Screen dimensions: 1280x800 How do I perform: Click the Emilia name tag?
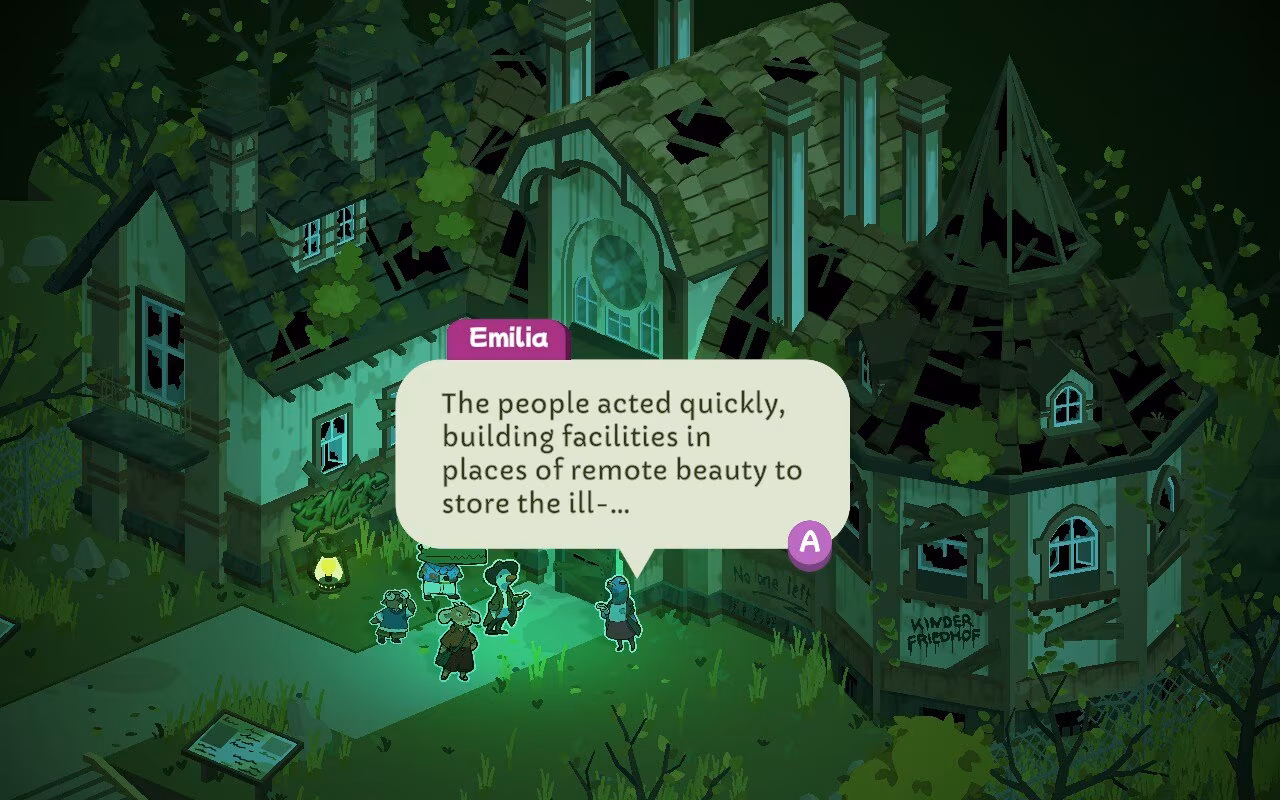tap(510, 338)
